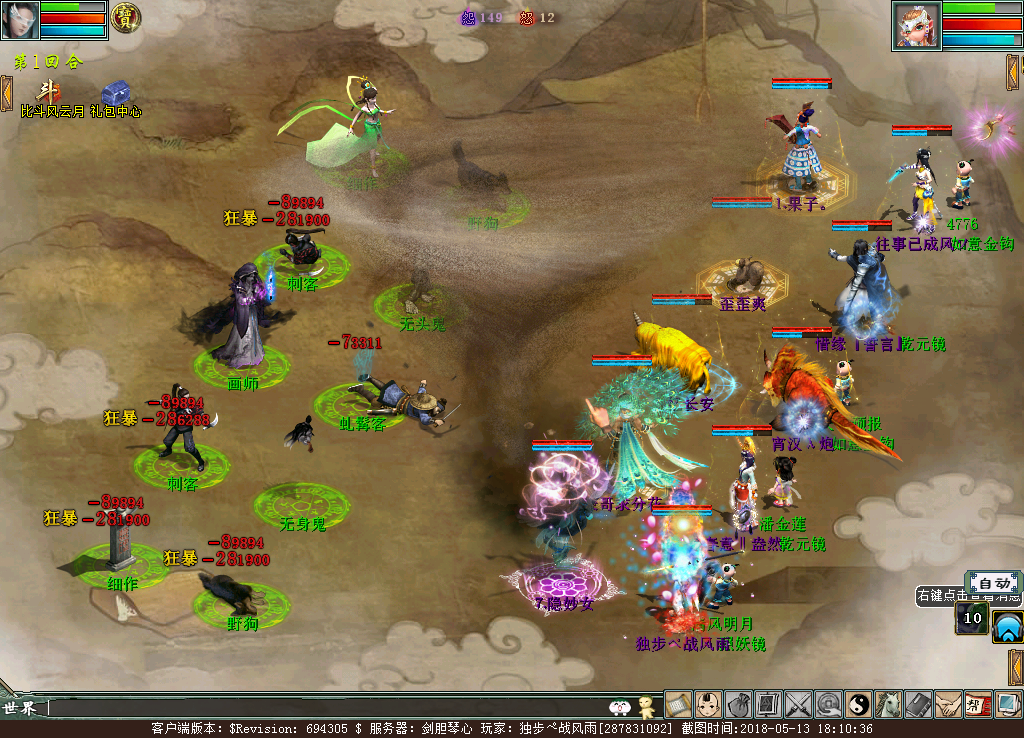Toggle the 自动 auto-battle button
The image size is (1024, 738).
(x=993, y=583)
